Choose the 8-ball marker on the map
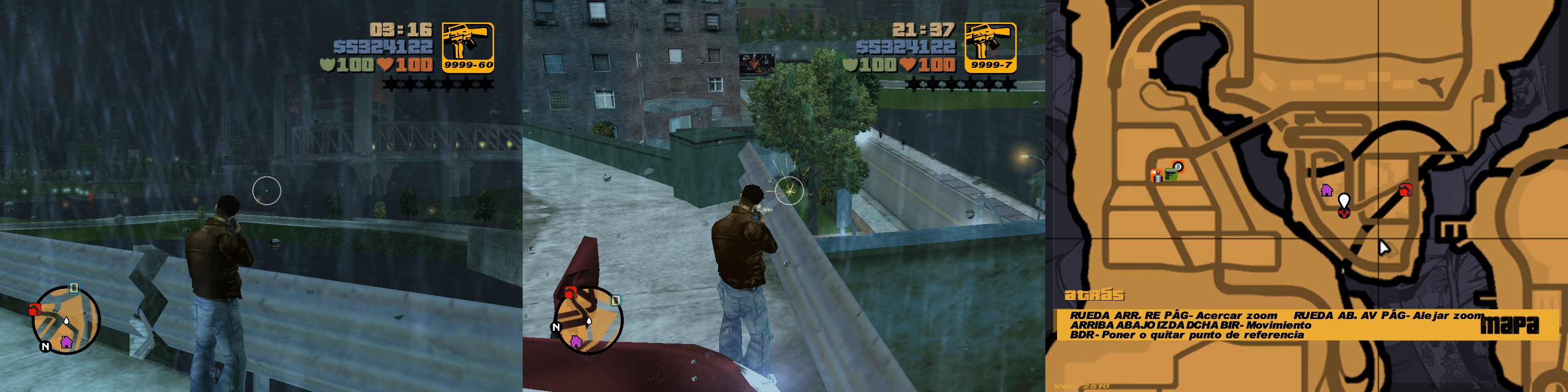The width and height of the screenshot is (1568, 392). click(x=1178, y=167)
